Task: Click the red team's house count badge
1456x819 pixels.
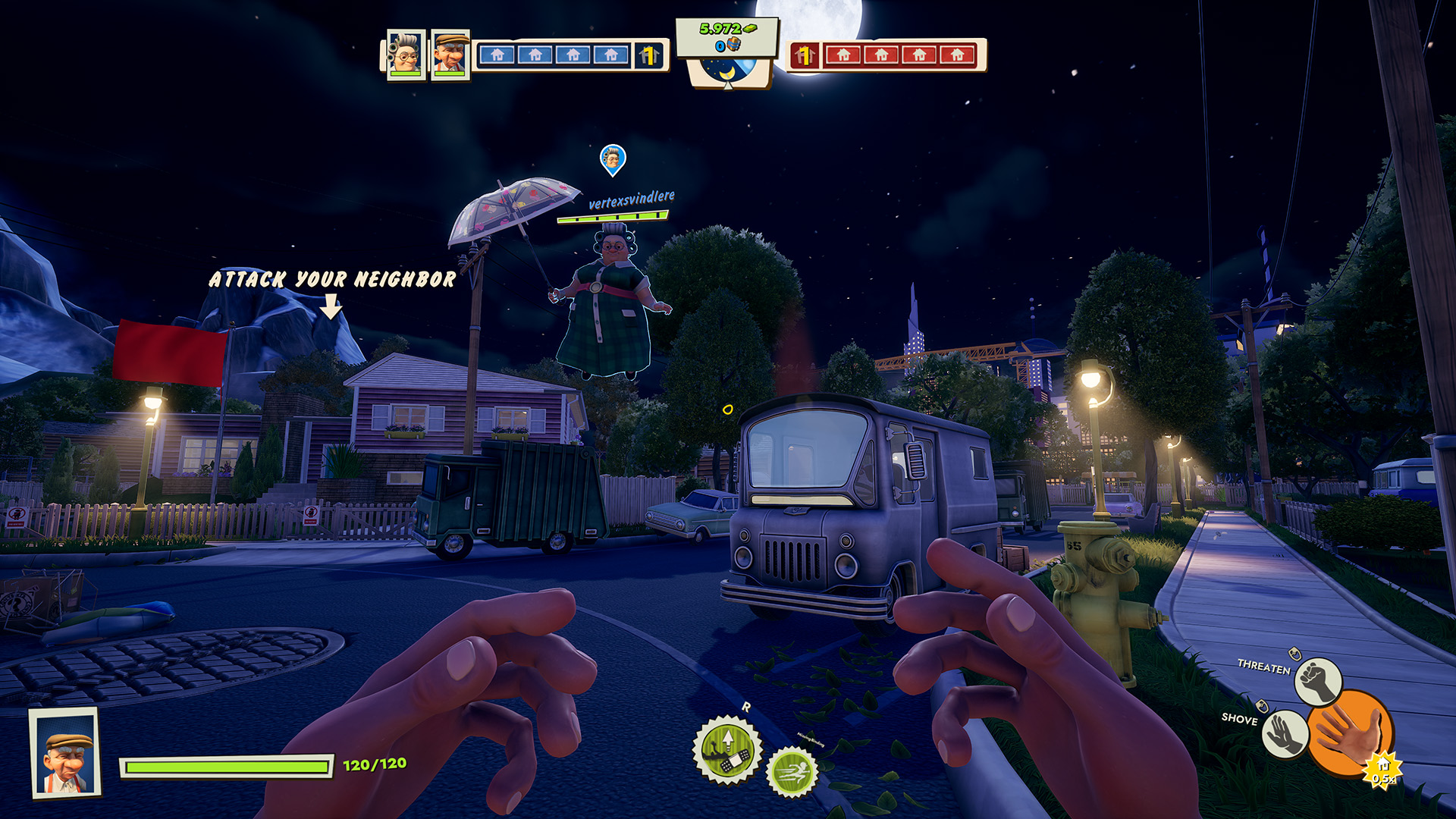Action: point(805,55)
